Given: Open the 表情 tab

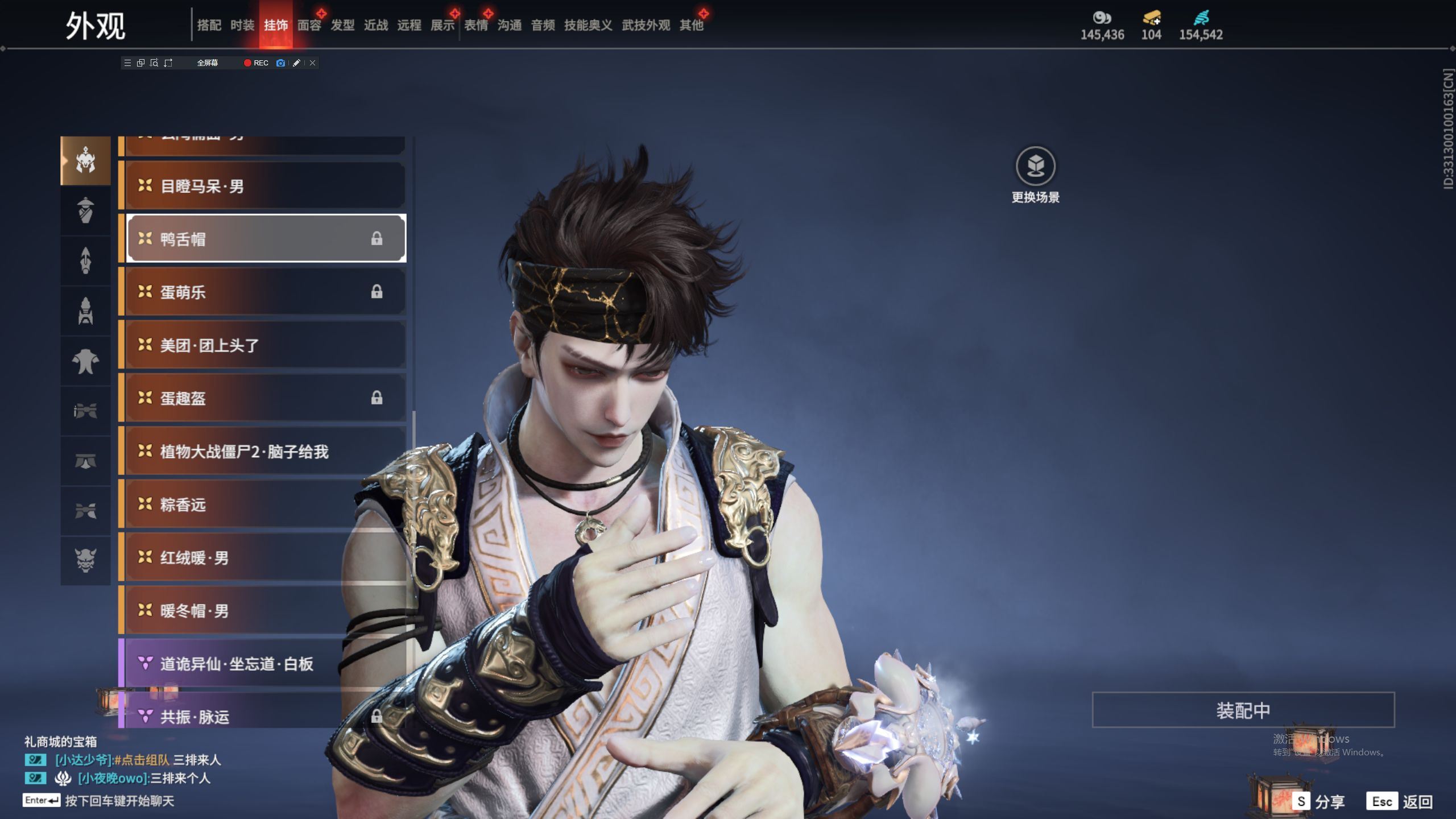Looking at the screenshot, I should pyautogui.click(x=476, y=25).
